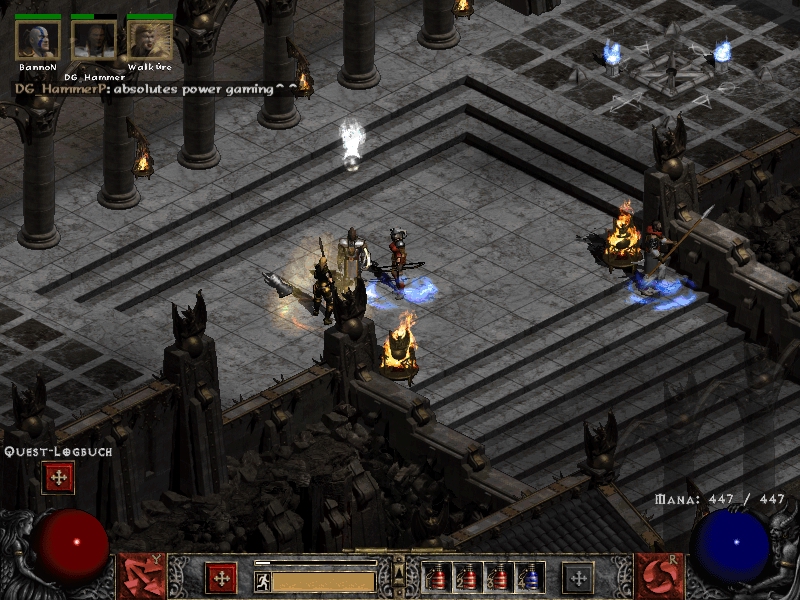The image size is (800, 600).
Task: Open the left-click skill selector icon
Action: pyautogui.click(x=141, y=577)
